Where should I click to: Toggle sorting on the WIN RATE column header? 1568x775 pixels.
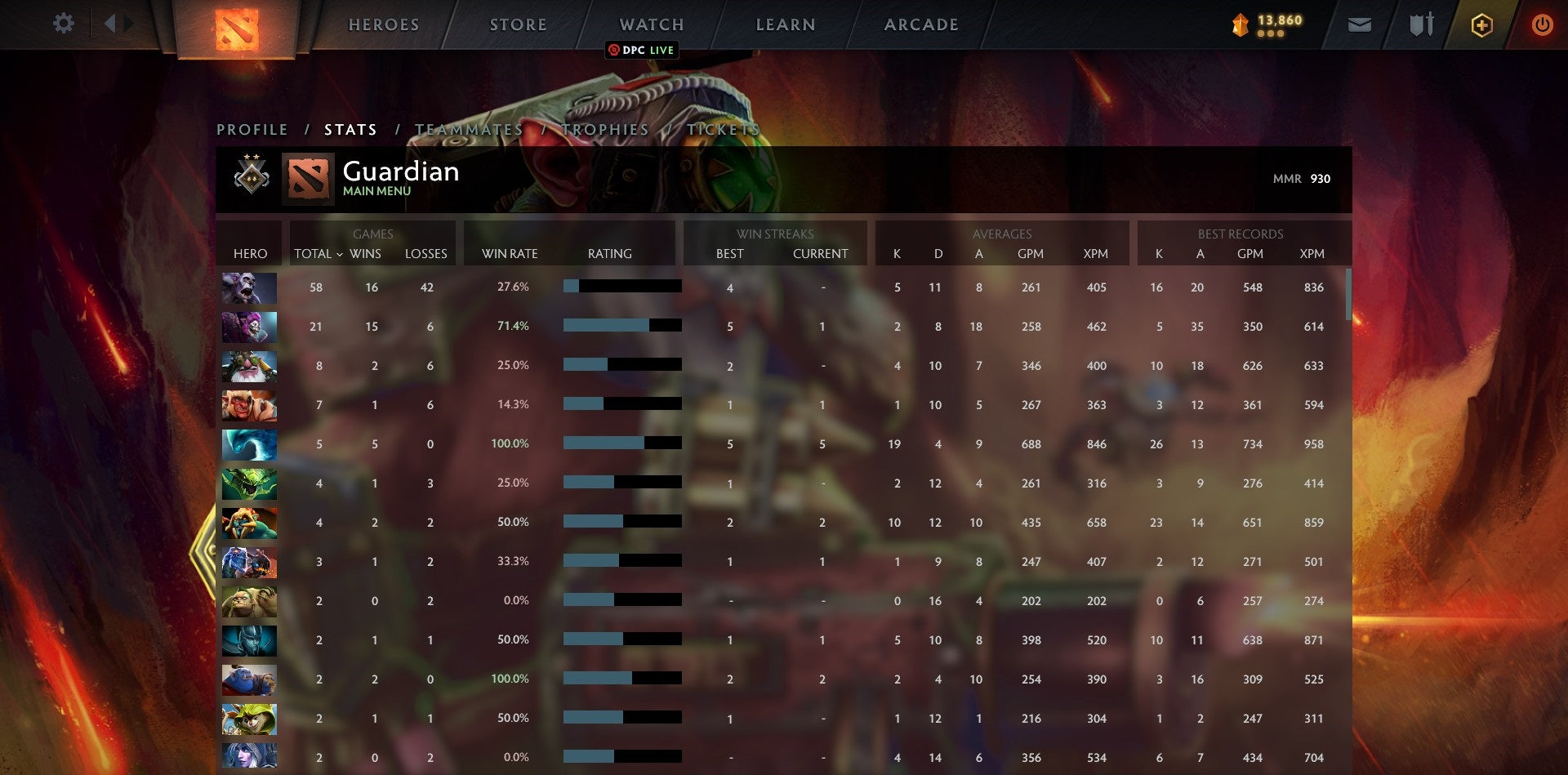510,254
